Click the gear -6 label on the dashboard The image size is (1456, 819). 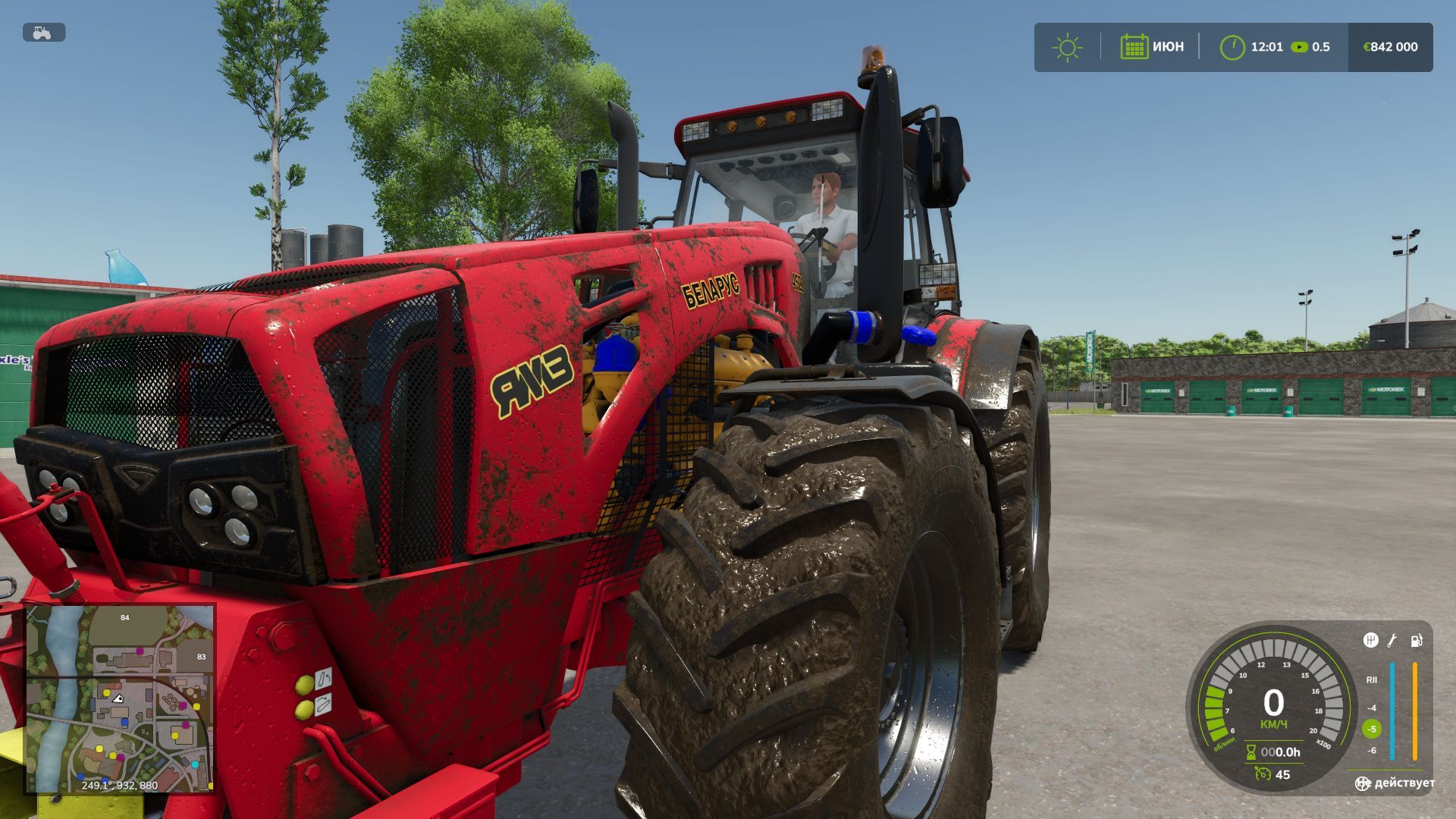[1373, 750]
